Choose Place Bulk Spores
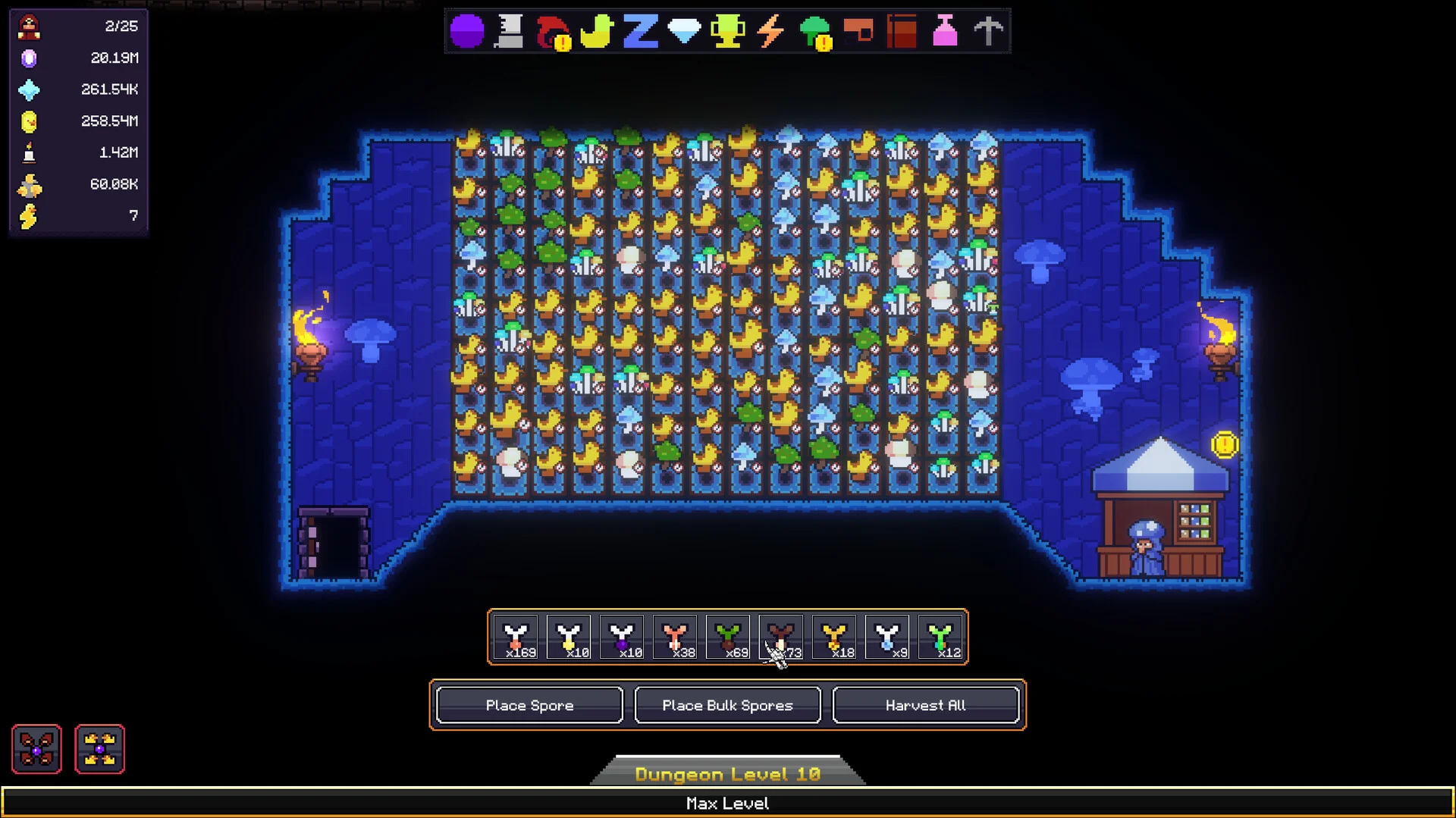Image resolution: width=1456 pixels, height=818 pixels. point(727,705)
